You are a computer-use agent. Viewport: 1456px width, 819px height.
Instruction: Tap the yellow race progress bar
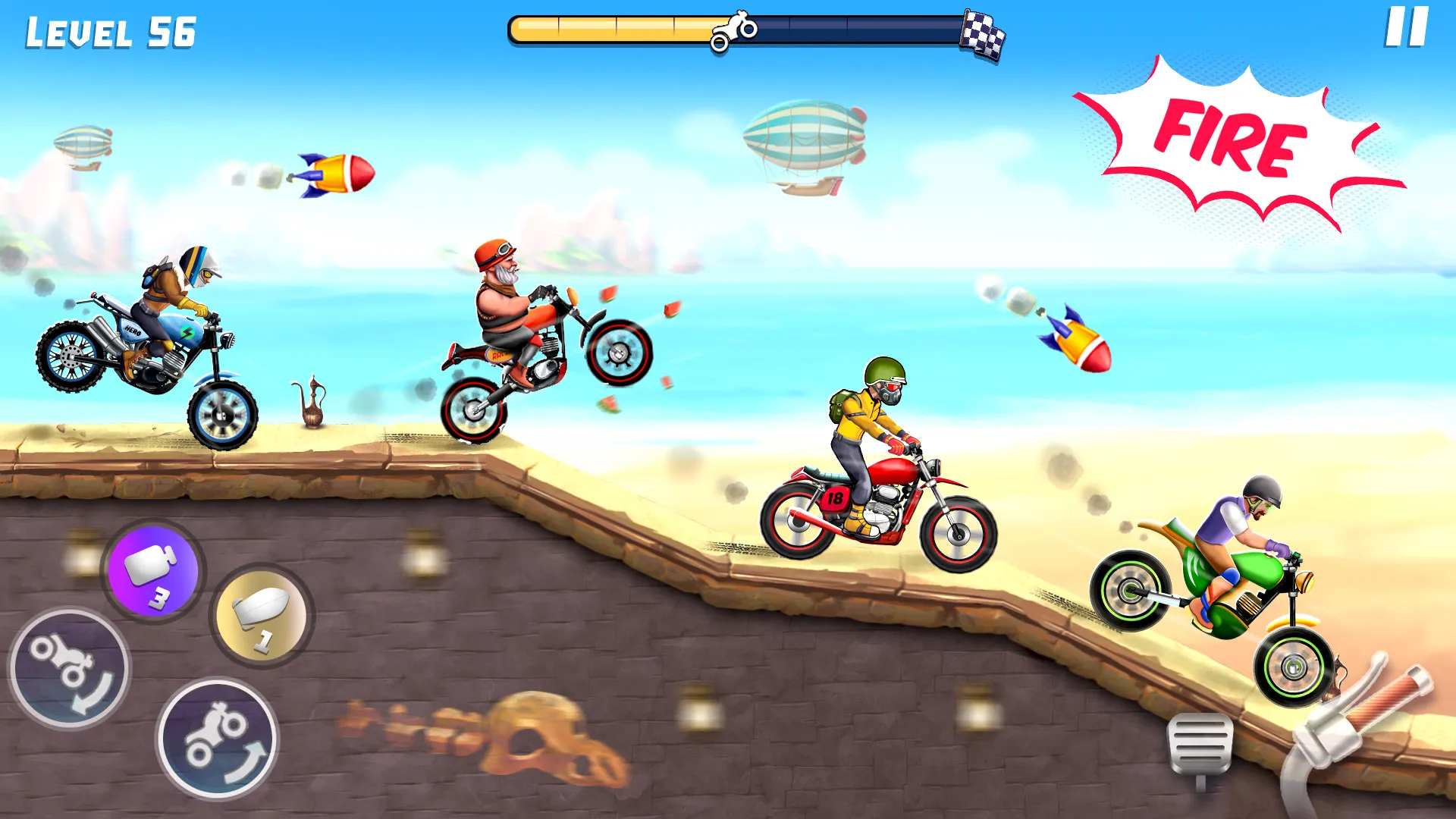607,28
